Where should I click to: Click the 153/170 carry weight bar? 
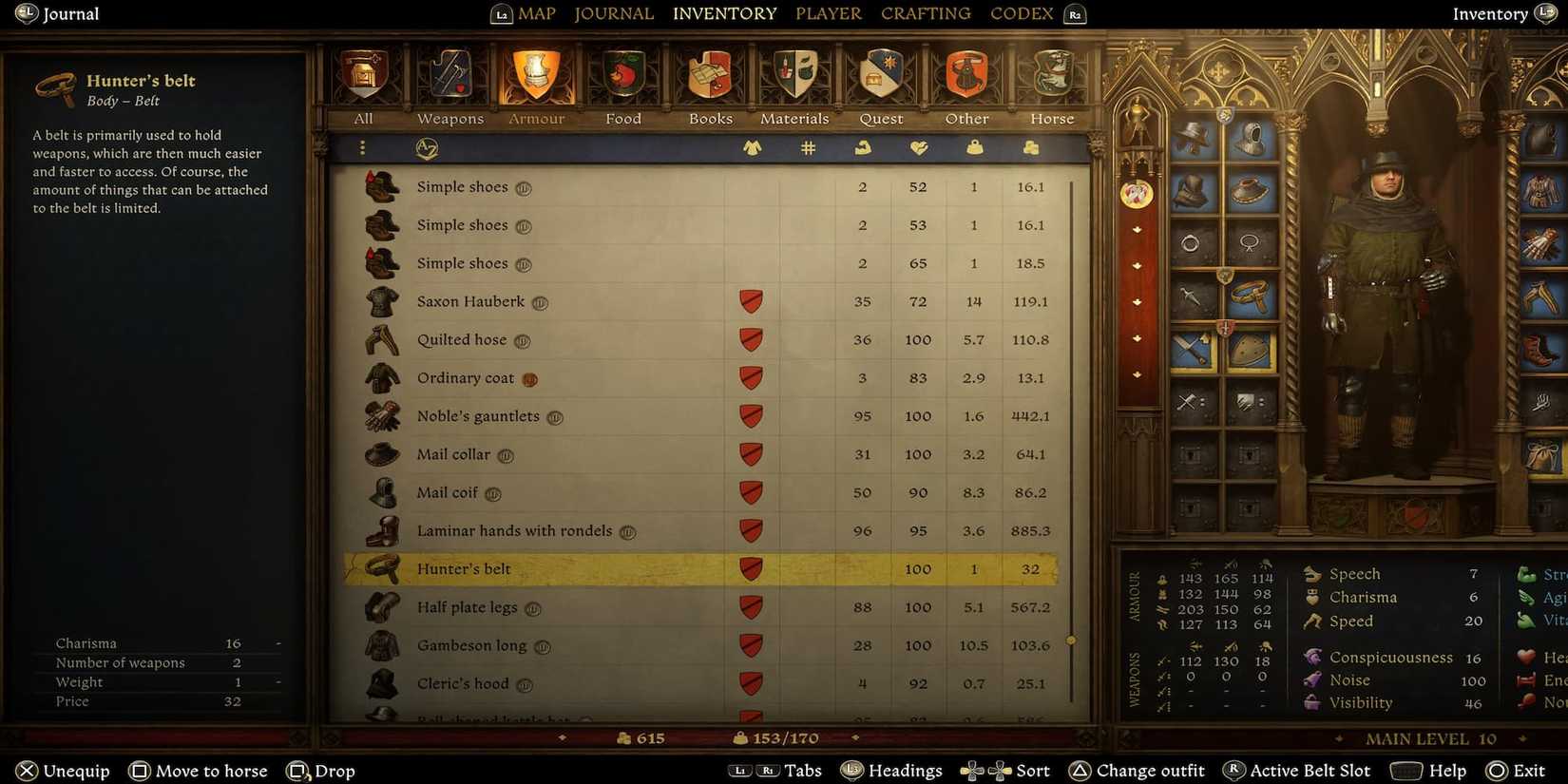(776, 737)
